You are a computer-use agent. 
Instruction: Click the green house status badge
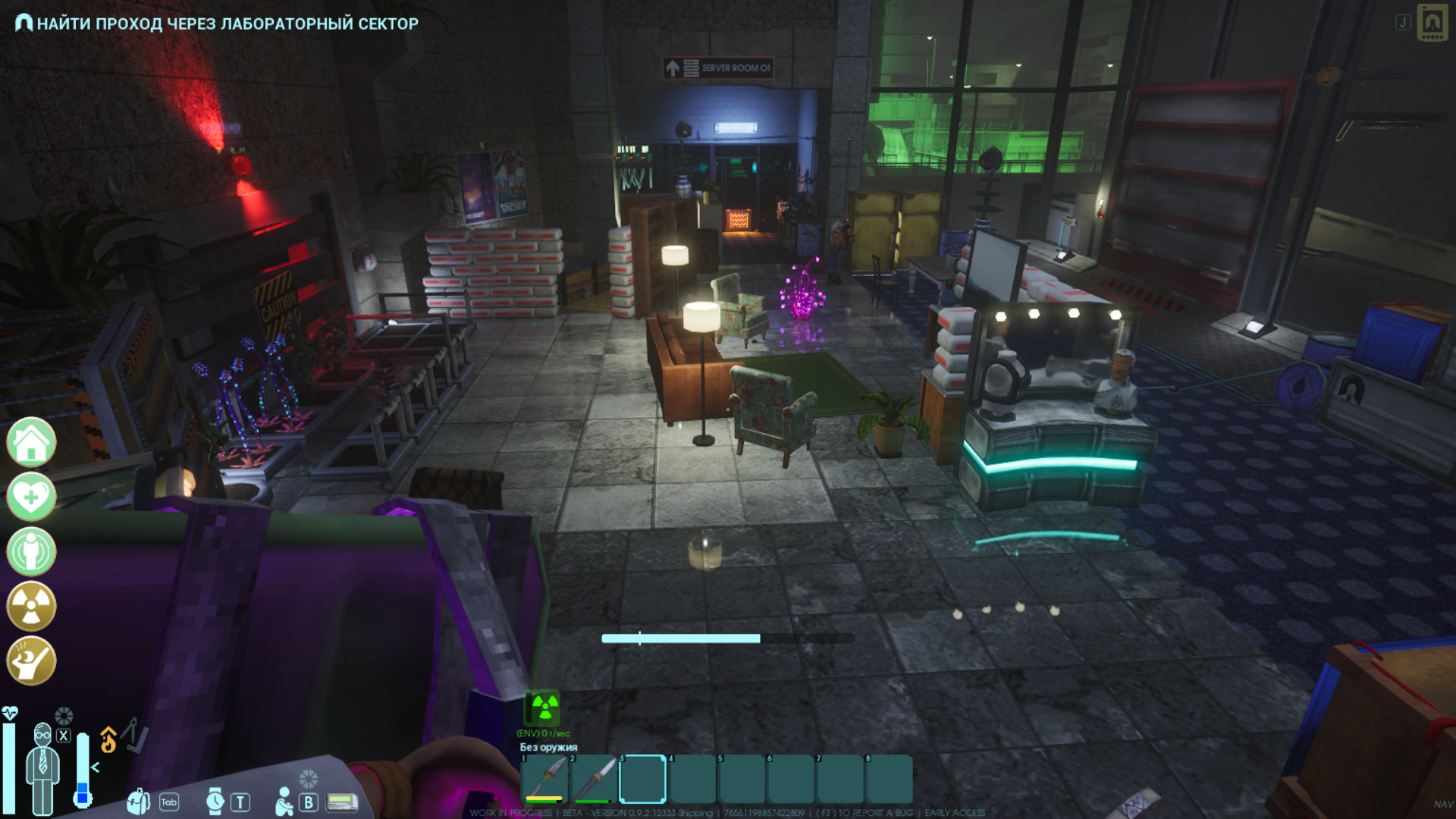tap(31, 442)
